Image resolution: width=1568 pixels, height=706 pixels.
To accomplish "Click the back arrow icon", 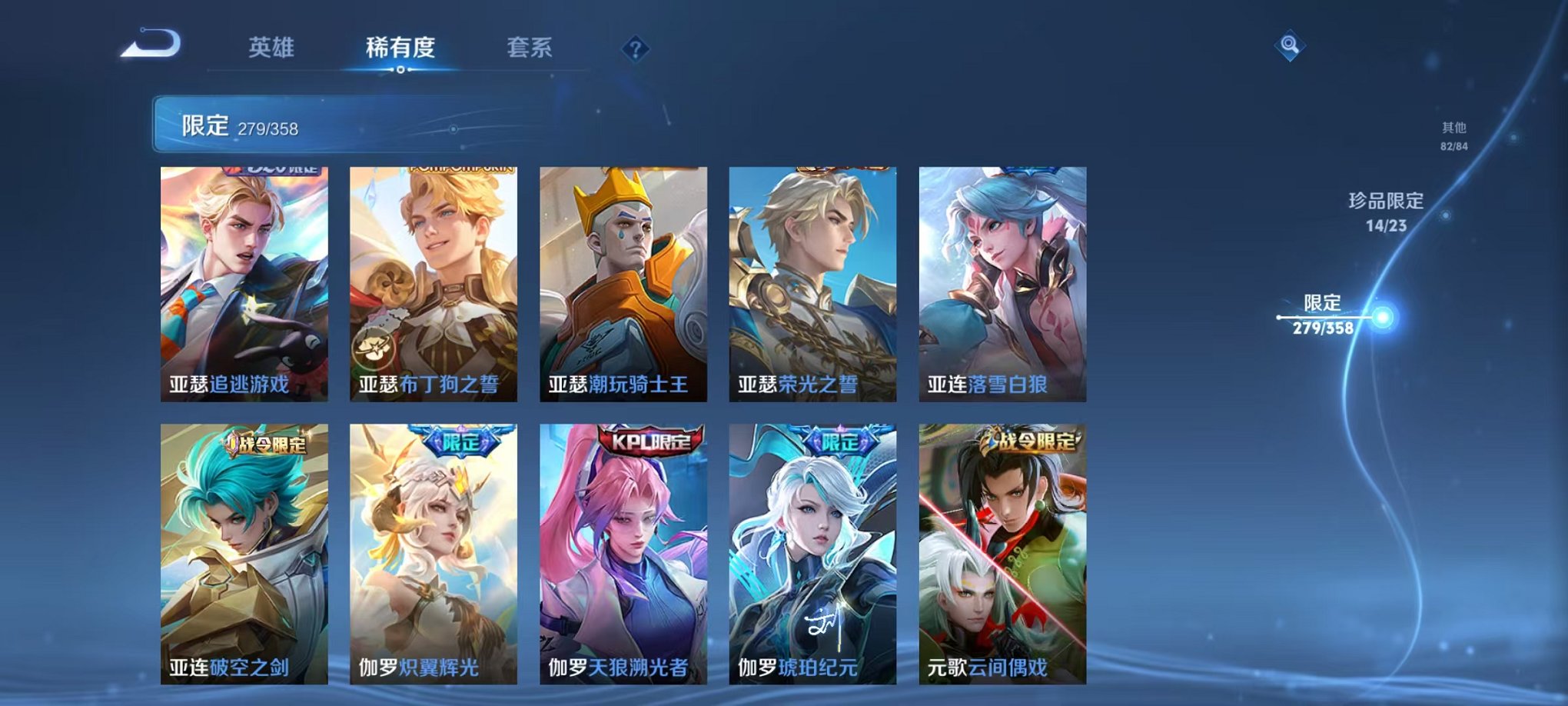I will [x=151, y=45].
